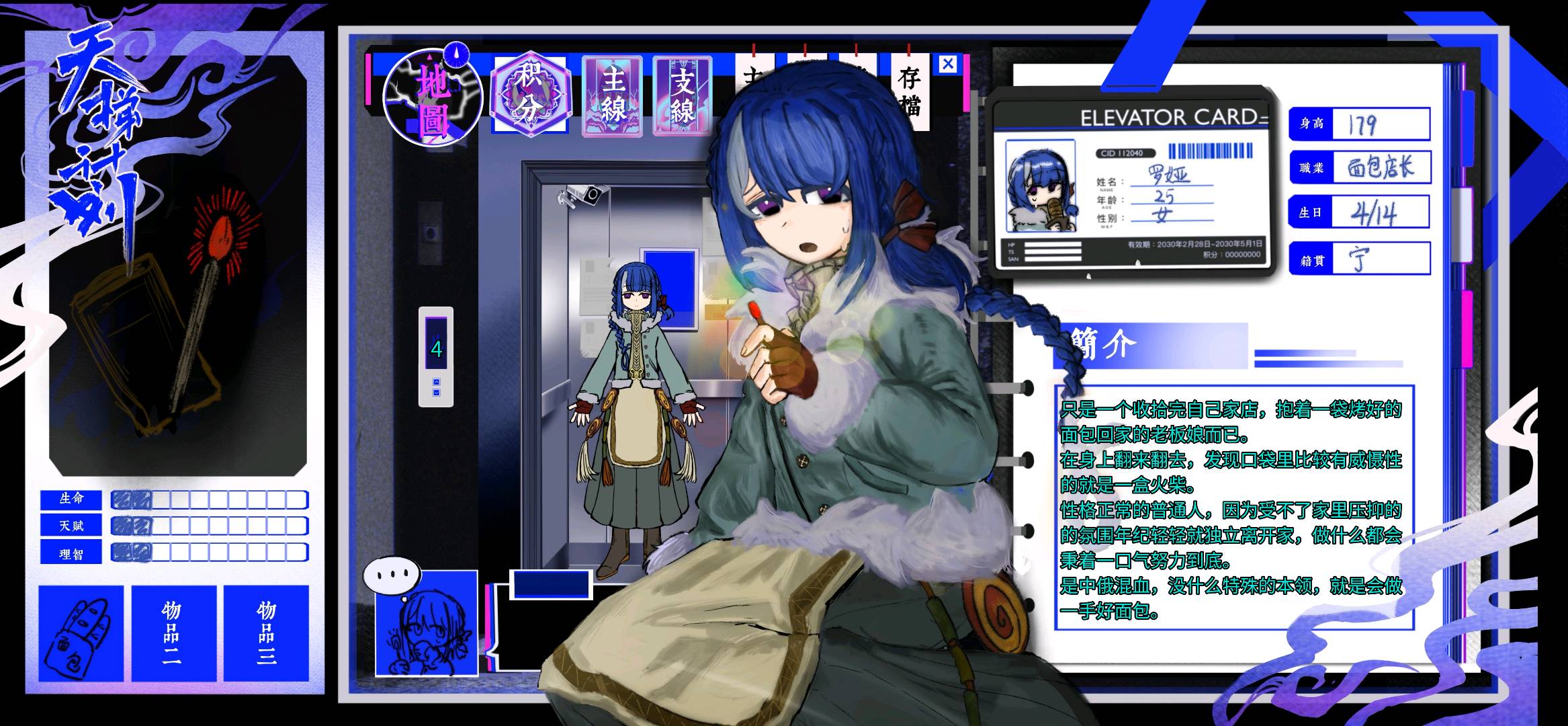
Task: Close the window with the X button
Action: pos(948,64)
